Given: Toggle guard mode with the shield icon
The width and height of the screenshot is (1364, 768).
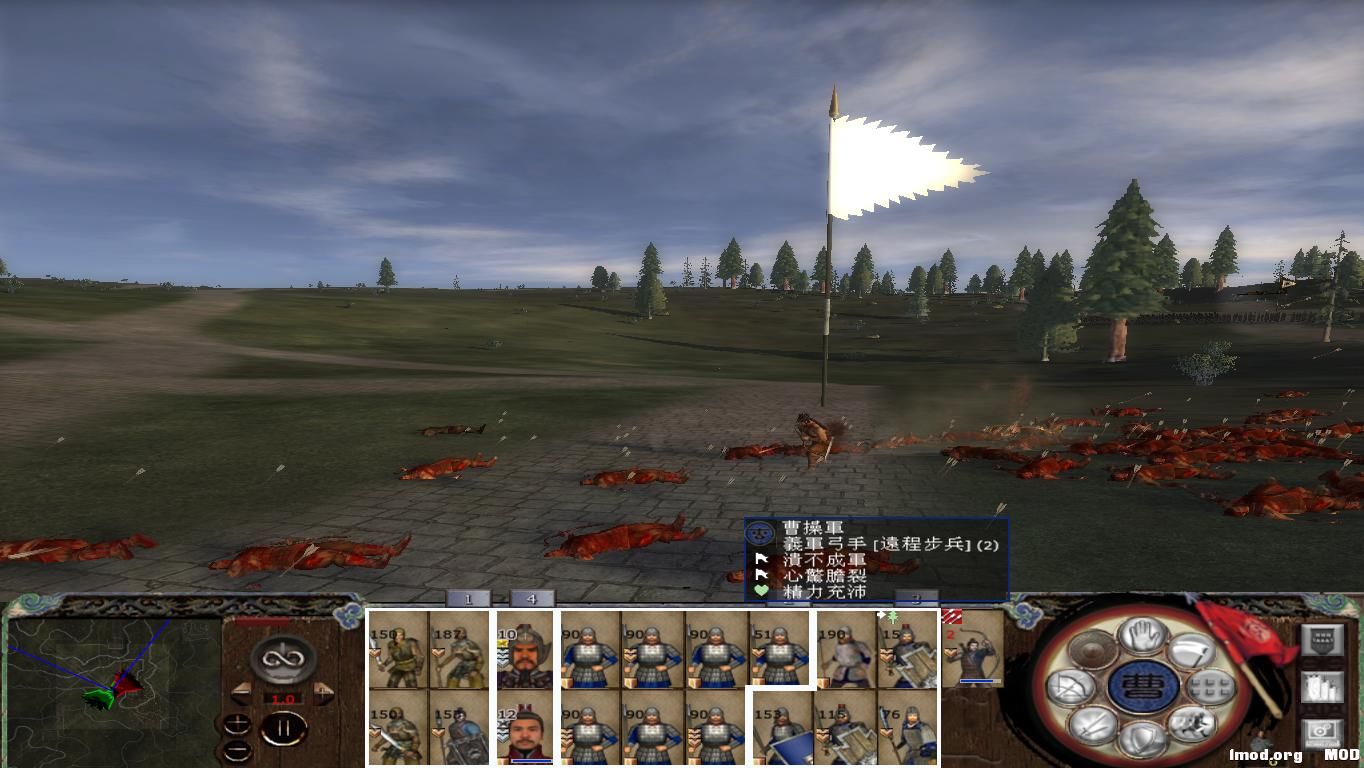Looking at the screenshot, I should [1141, 737].
